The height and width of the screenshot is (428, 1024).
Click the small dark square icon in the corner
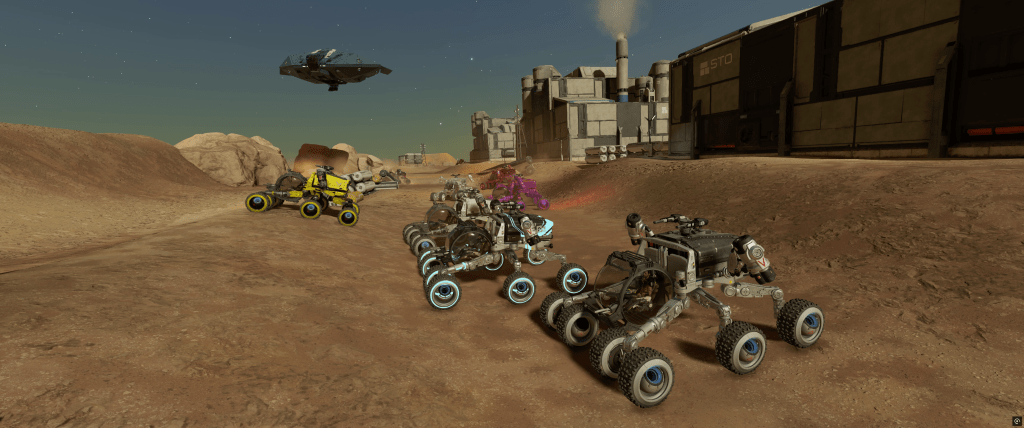pyautogui.click(x=1016, y=421)
